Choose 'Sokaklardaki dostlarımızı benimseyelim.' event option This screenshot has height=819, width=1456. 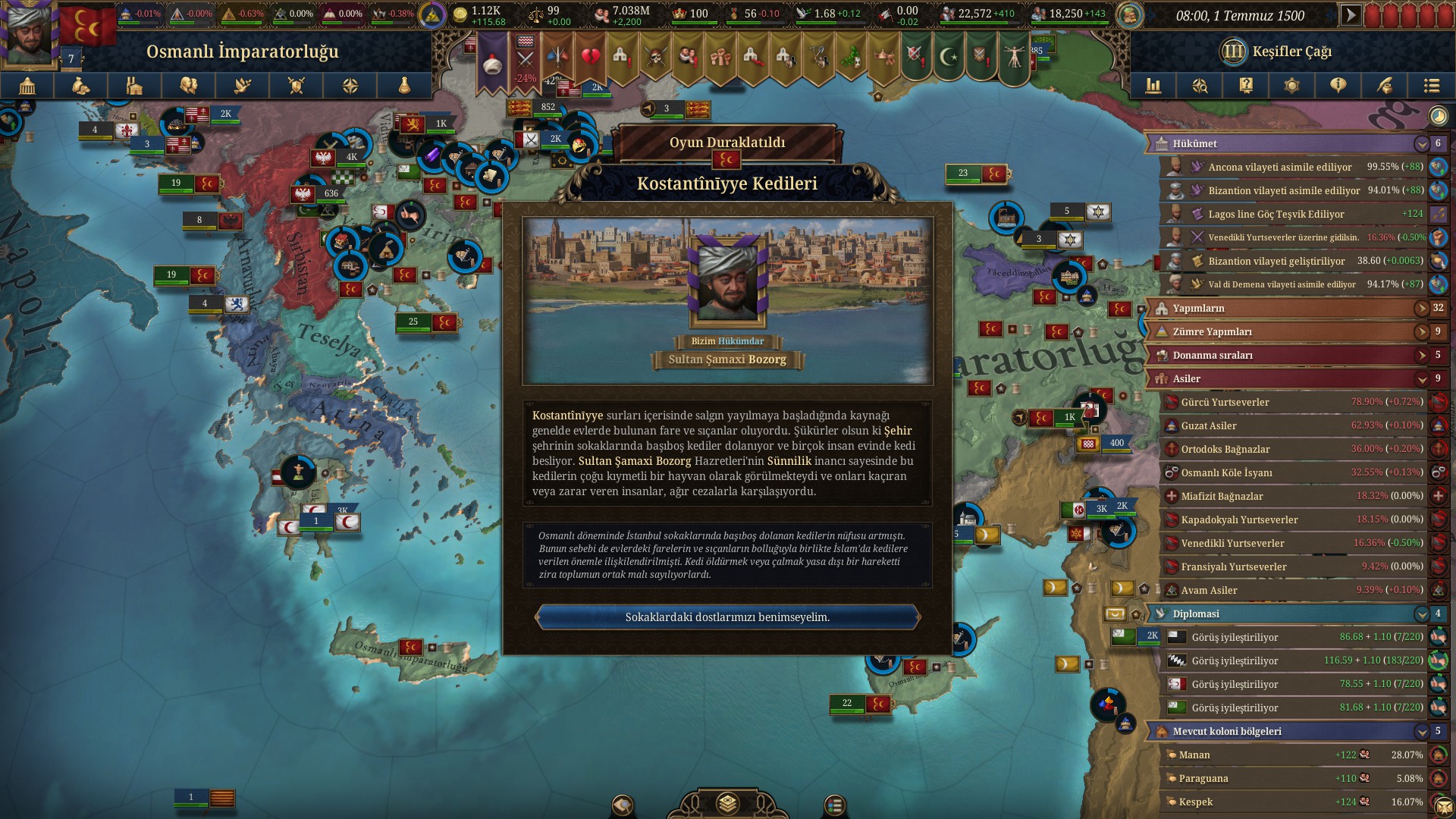click(x=727, y=617)
